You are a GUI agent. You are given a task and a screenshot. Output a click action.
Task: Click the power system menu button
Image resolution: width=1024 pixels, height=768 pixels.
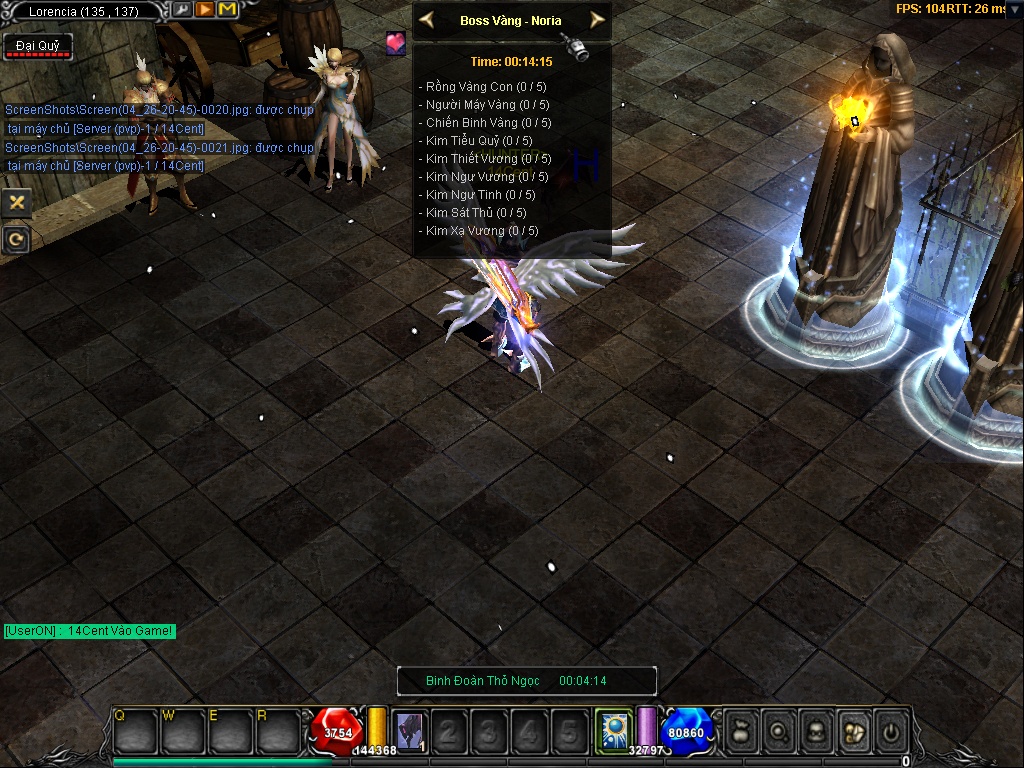890,731
